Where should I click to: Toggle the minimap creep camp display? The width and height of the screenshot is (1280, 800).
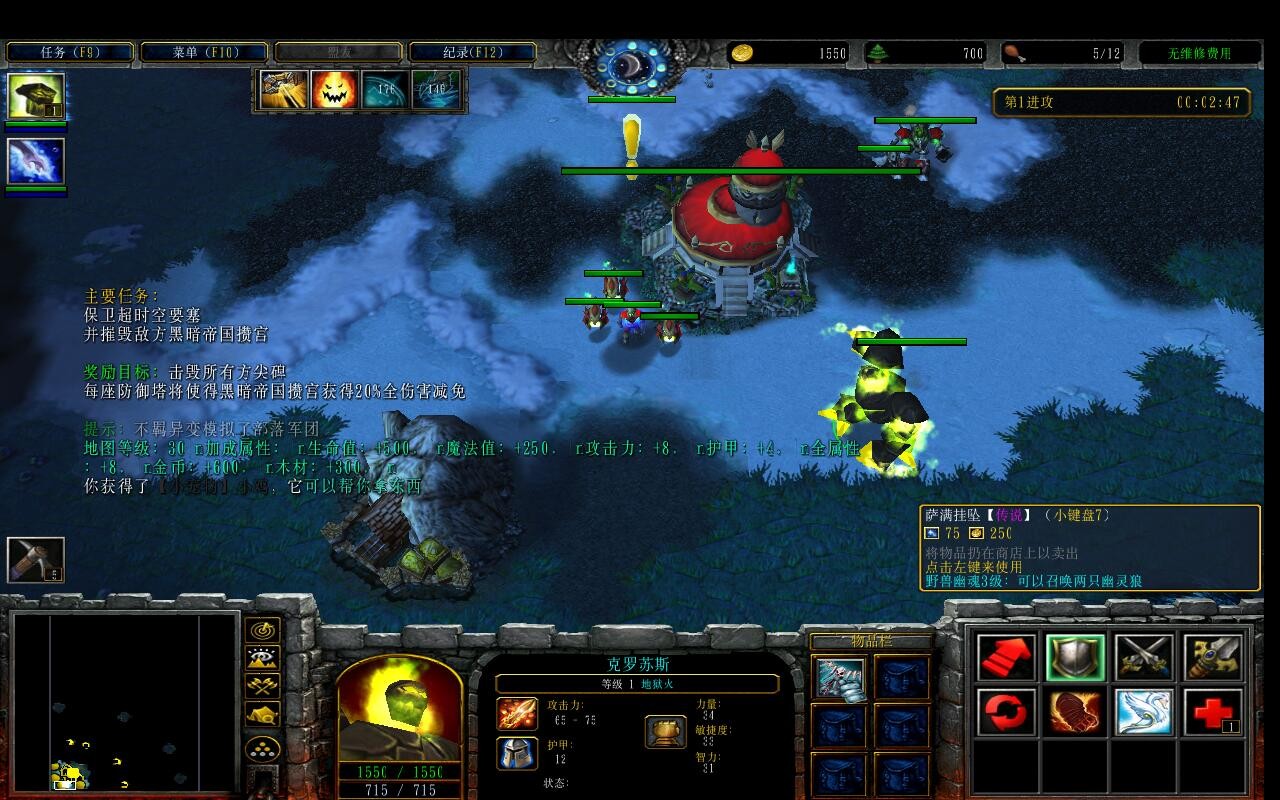[262, 715]
